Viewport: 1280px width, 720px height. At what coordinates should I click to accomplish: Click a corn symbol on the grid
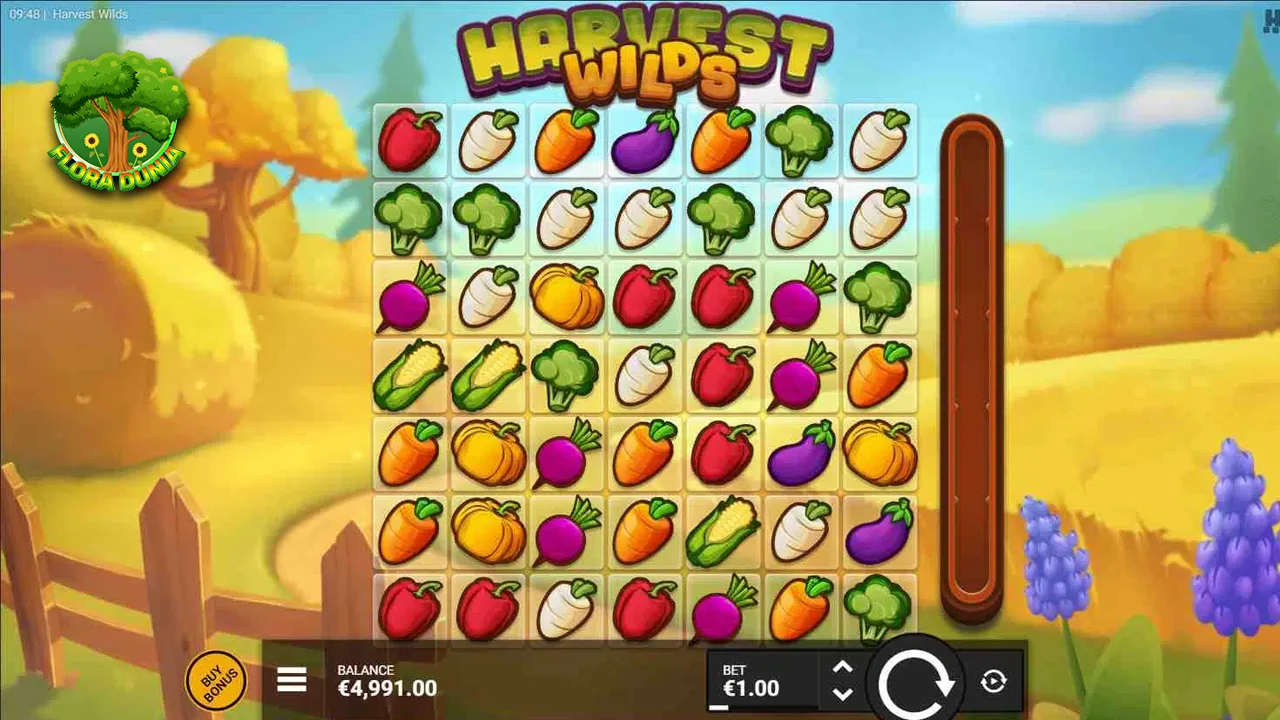coord(410,375)
